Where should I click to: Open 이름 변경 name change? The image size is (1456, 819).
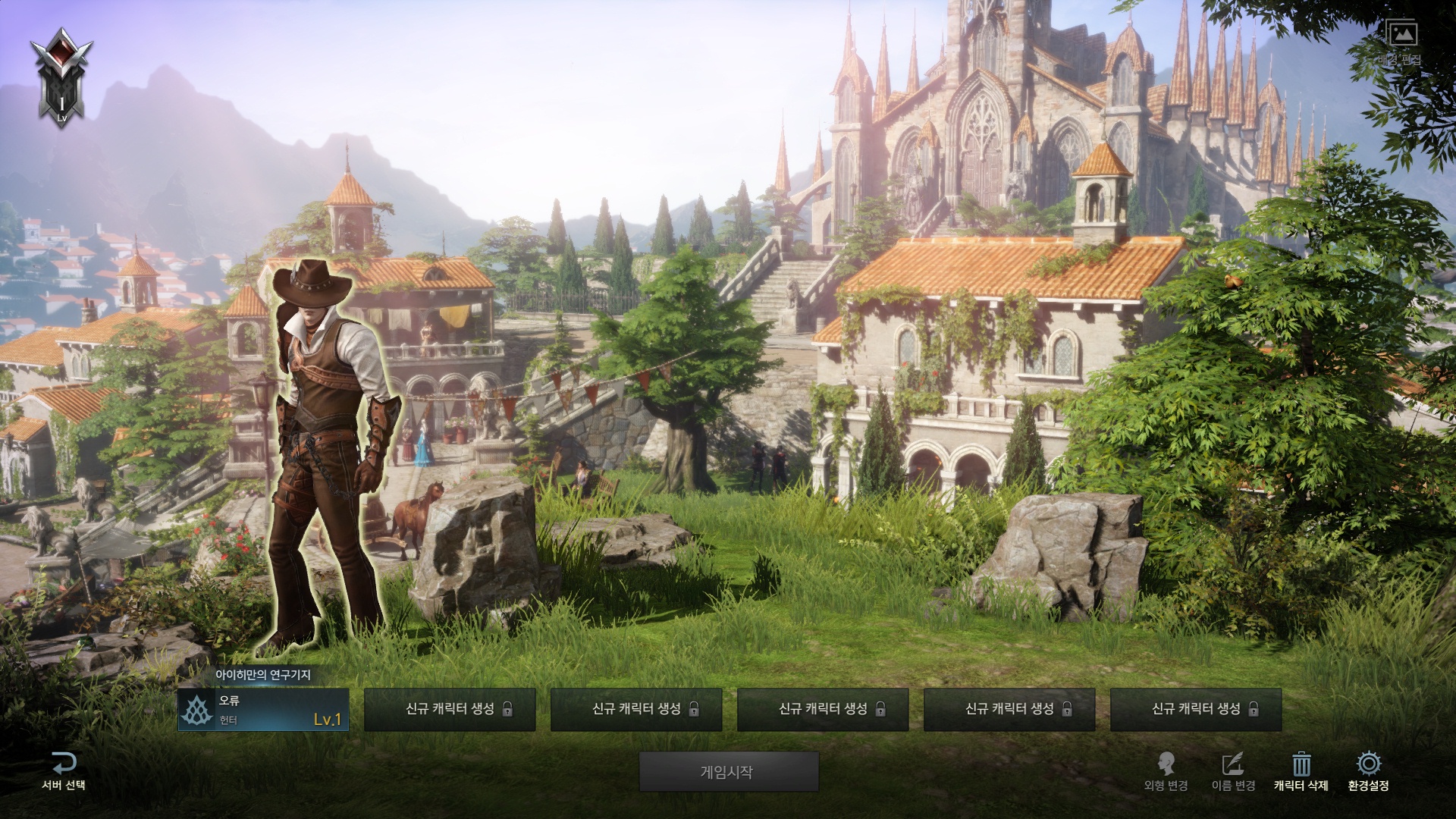pos(1234,771)
